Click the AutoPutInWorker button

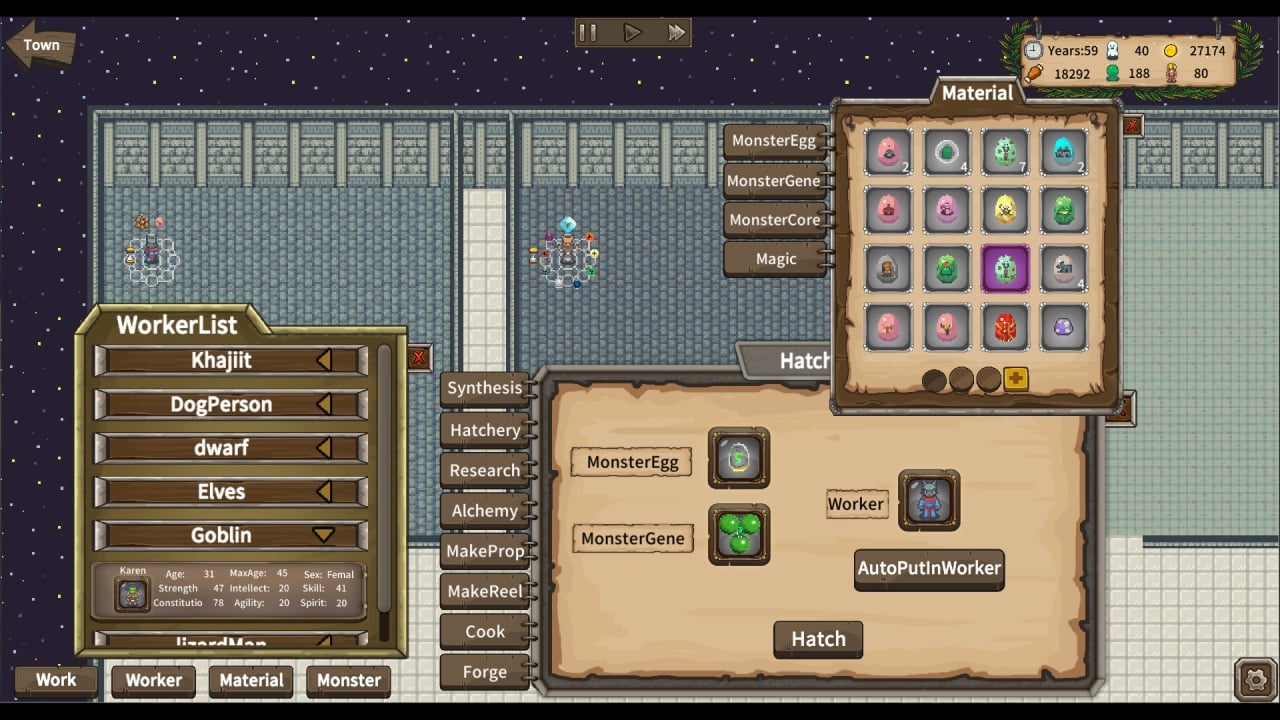[x=929, y=569]
